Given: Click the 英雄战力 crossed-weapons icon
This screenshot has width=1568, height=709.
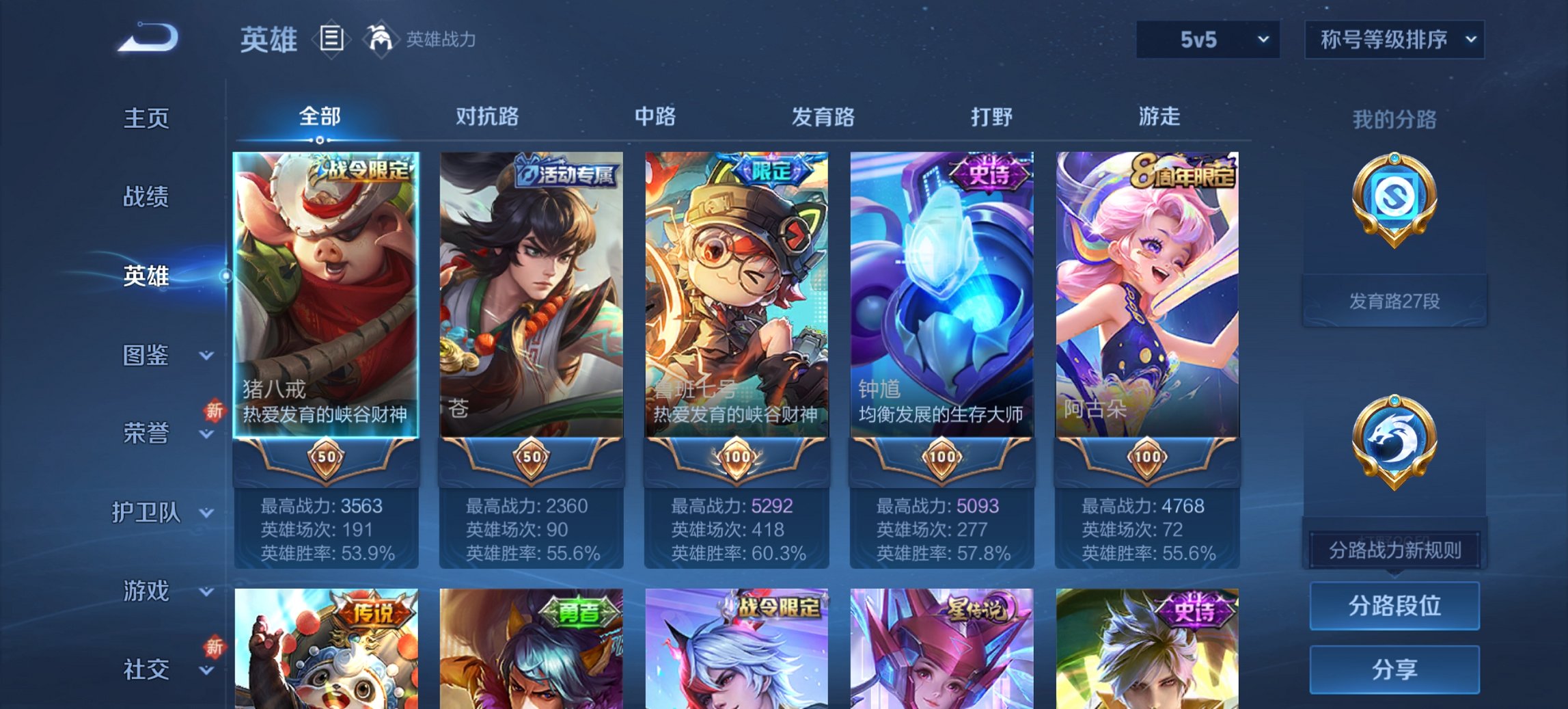Looking at the screenshot, I should click(381, 38).
